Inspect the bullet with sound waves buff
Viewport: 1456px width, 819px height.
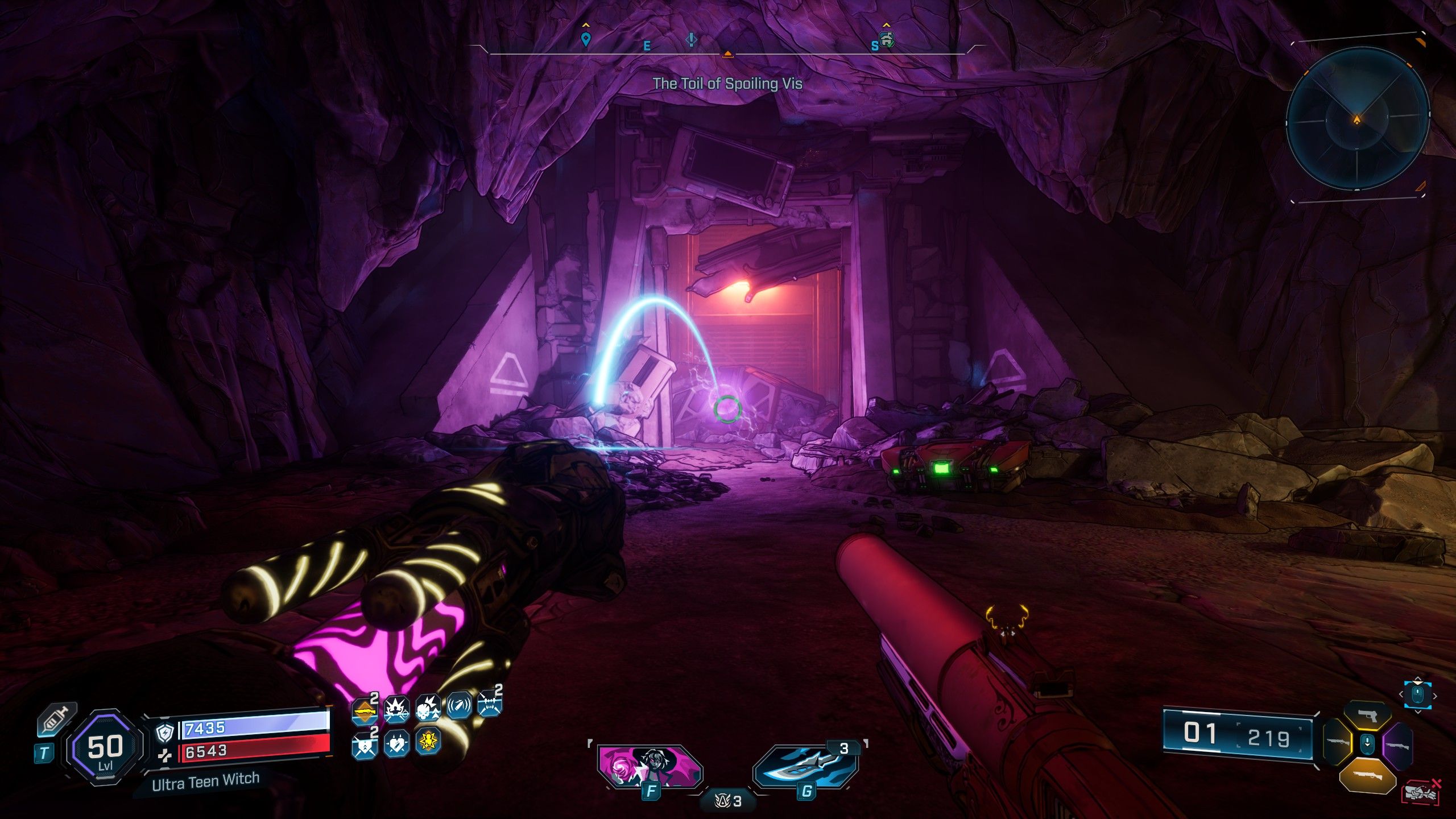458,708
